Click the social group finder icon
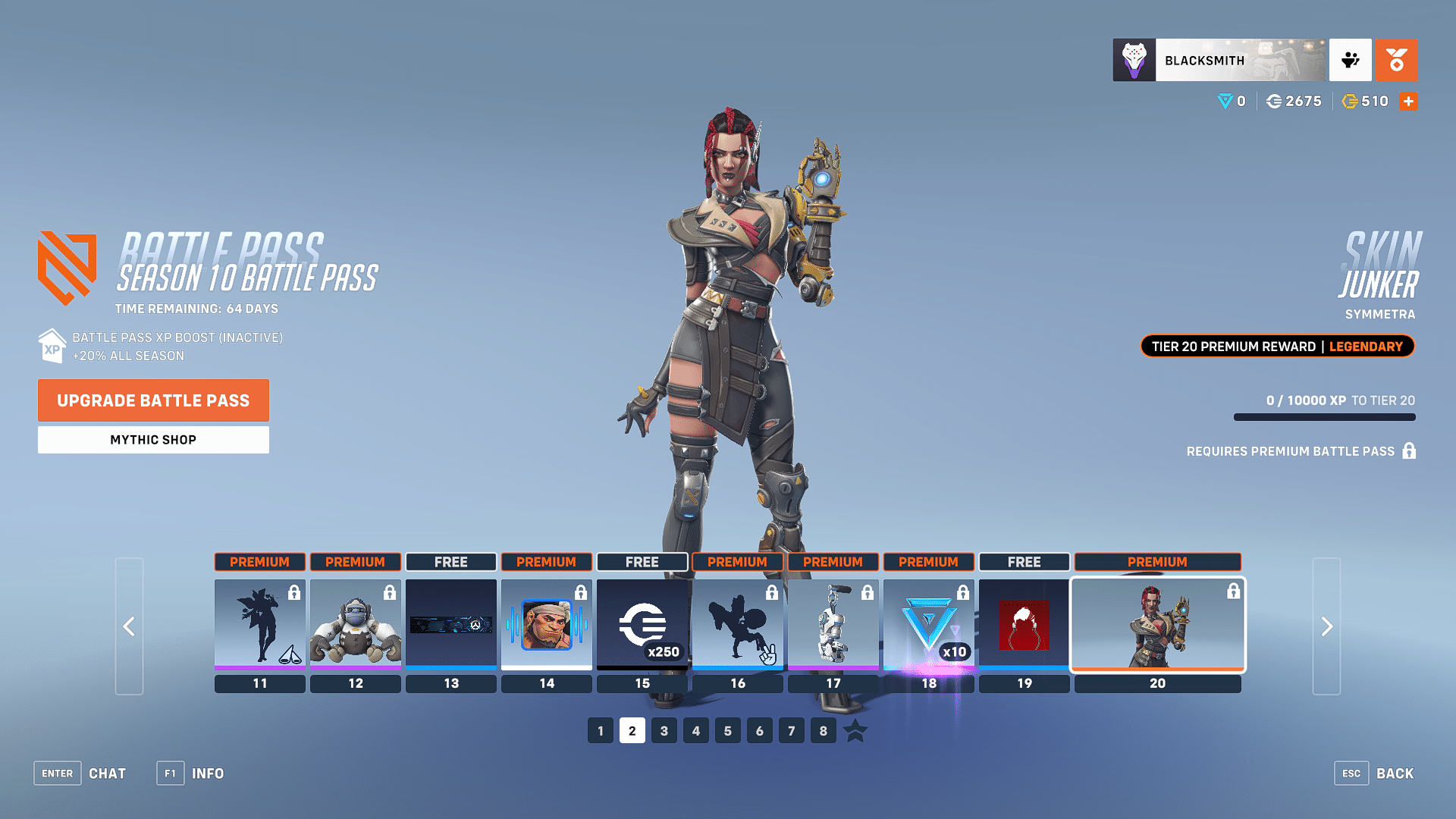 (x=1351, y=60)
